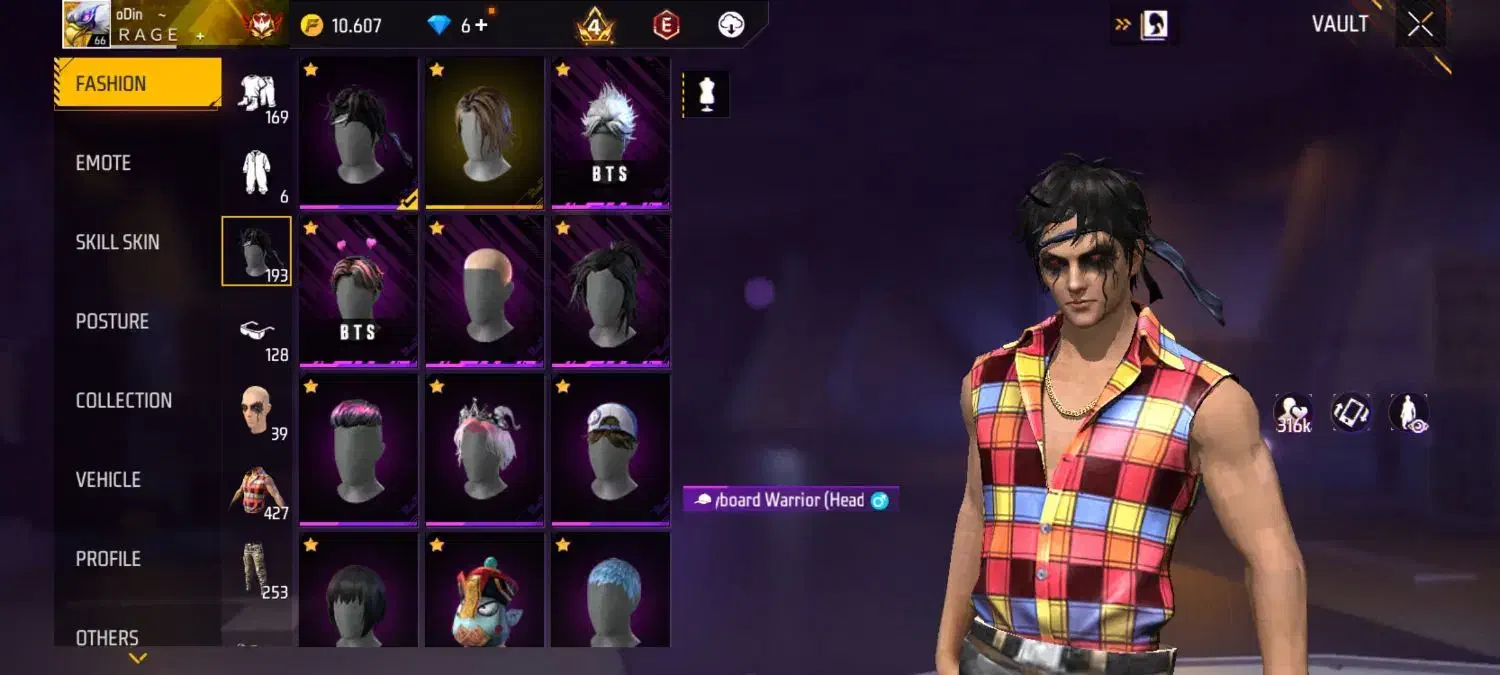This screenshot has width=1500, height=675.
Task: Click the player avatar portrait
Action: click(x=87, y=24)
